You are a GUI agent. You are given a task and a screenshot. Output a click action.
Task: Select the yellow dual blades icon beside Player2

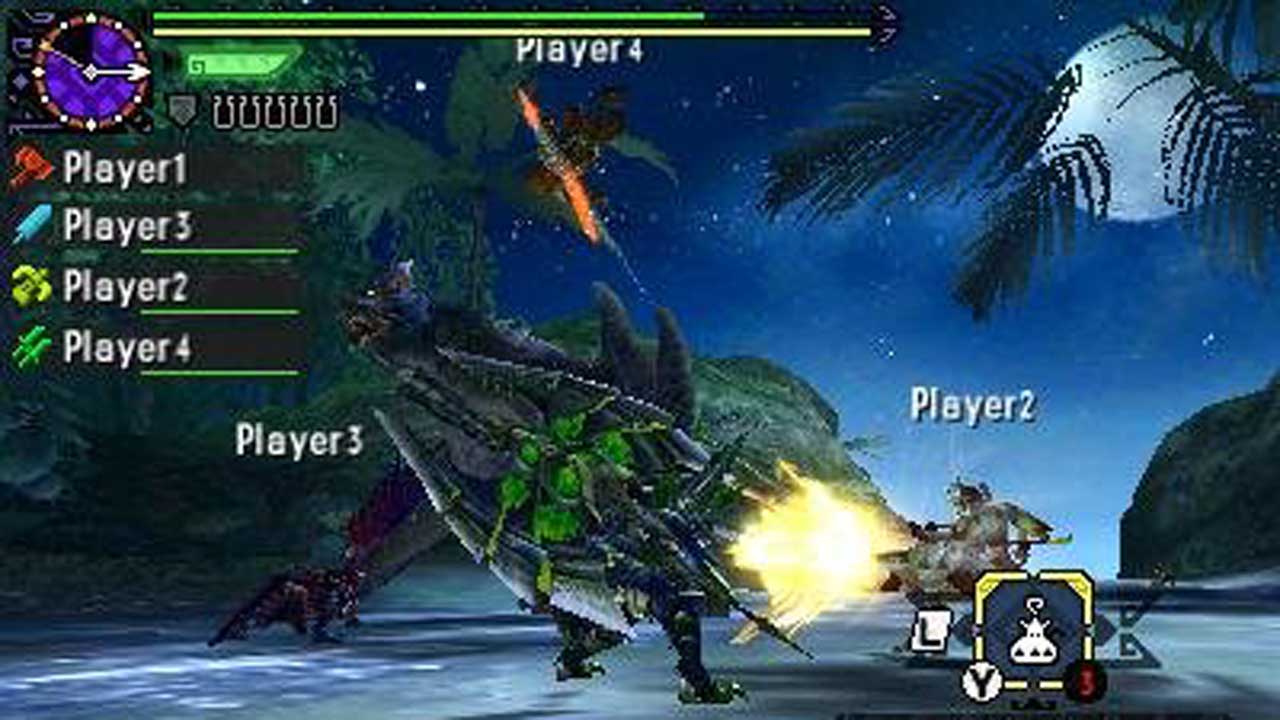point(30,287)
